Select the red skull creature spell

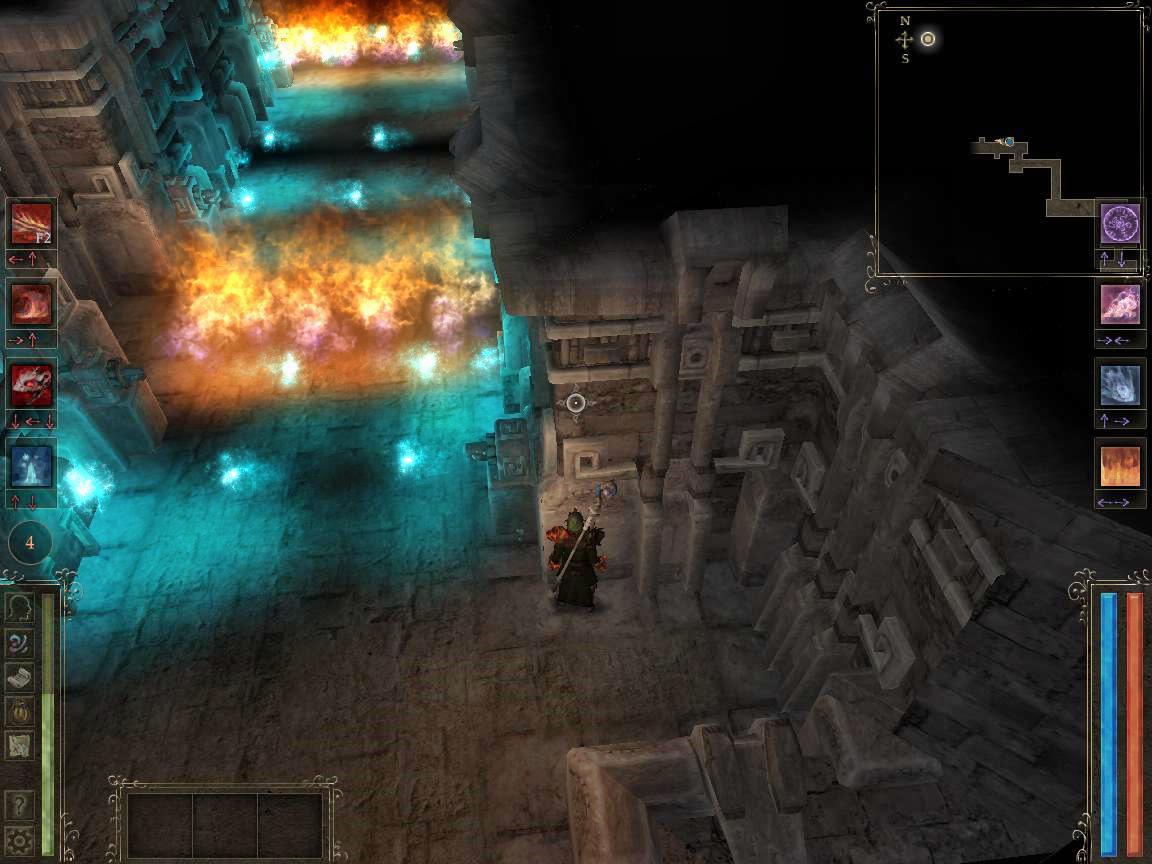point(31,385)
